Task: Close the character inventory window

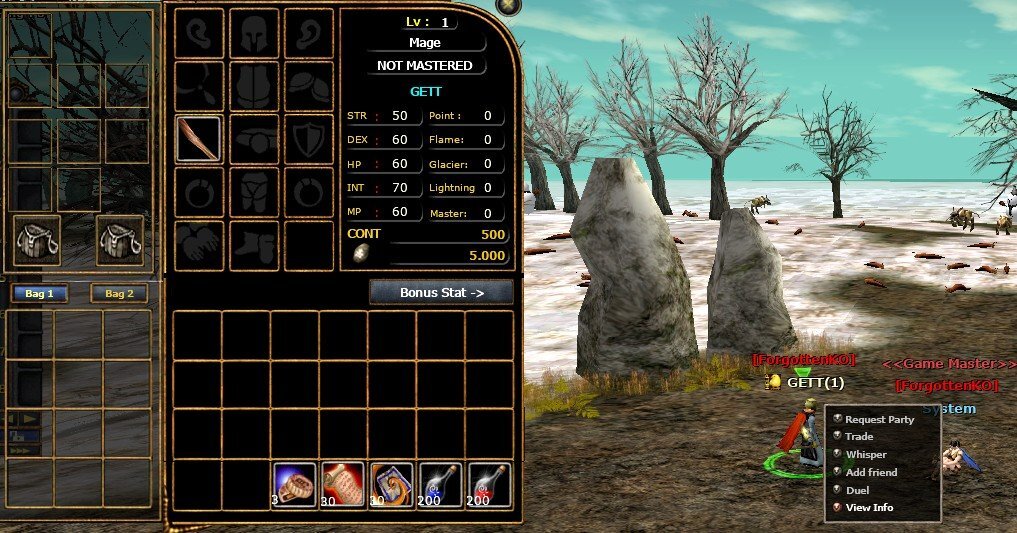Action: pyautogui.click(x=508, y=6)
